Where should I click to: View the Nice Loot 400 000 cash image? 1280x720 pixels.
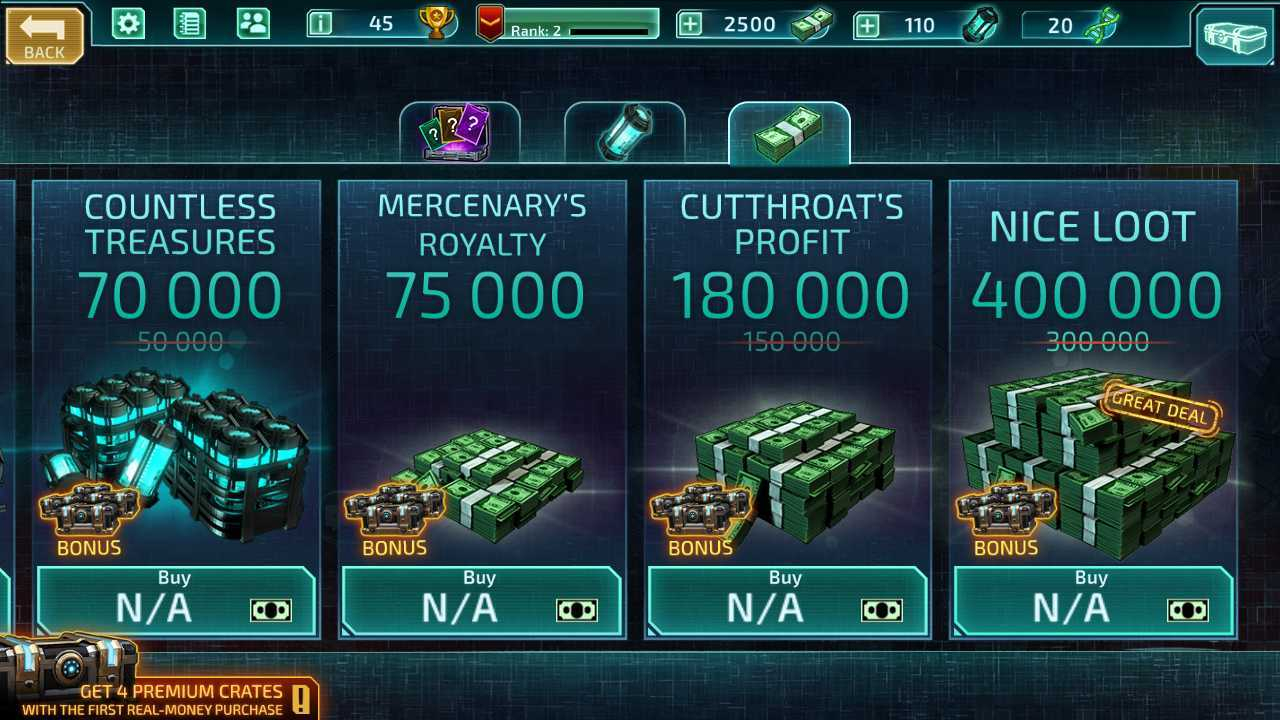(1095, 460)
